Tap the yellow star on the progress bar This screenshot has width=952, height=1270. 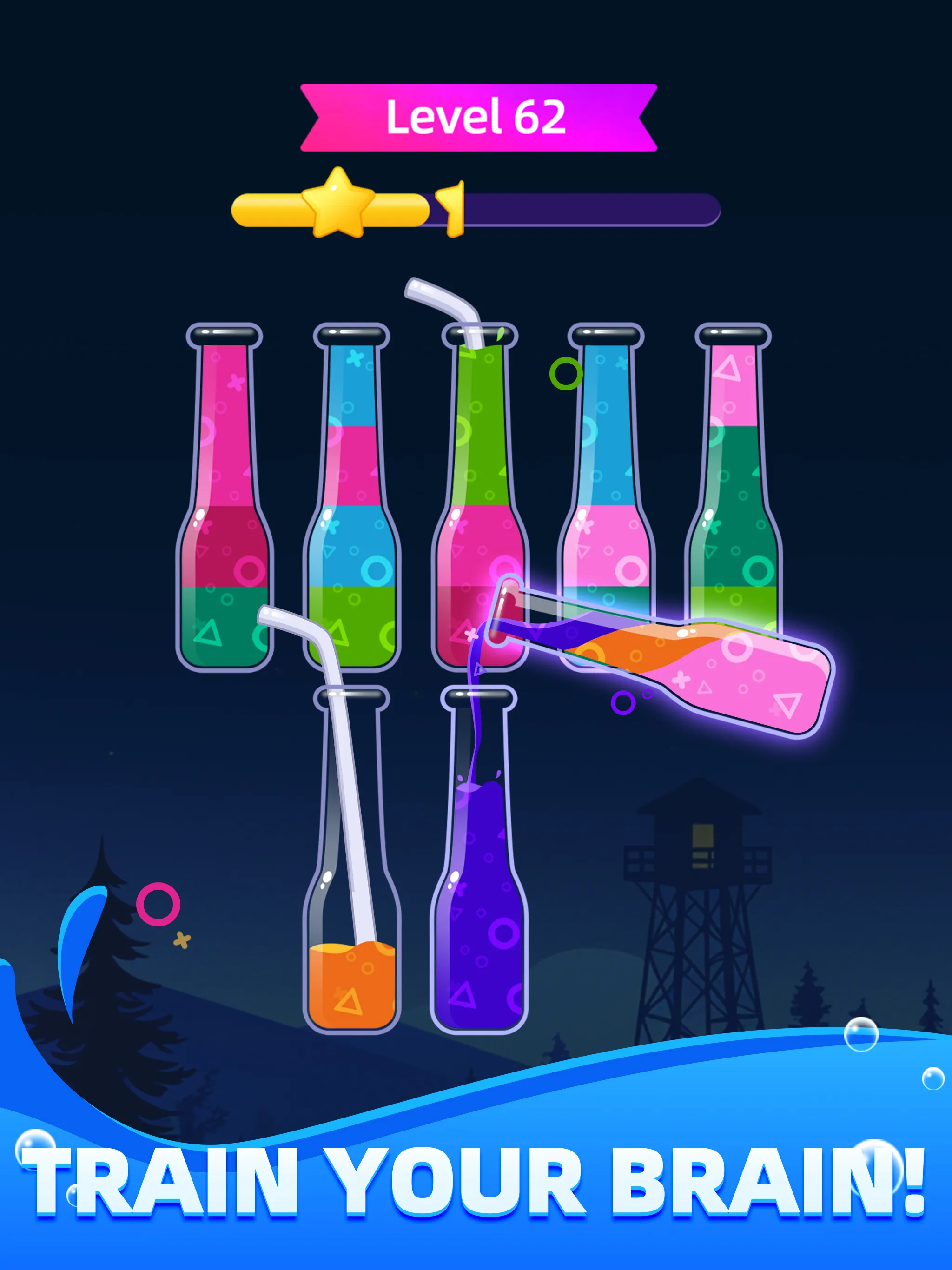[339, 204]
